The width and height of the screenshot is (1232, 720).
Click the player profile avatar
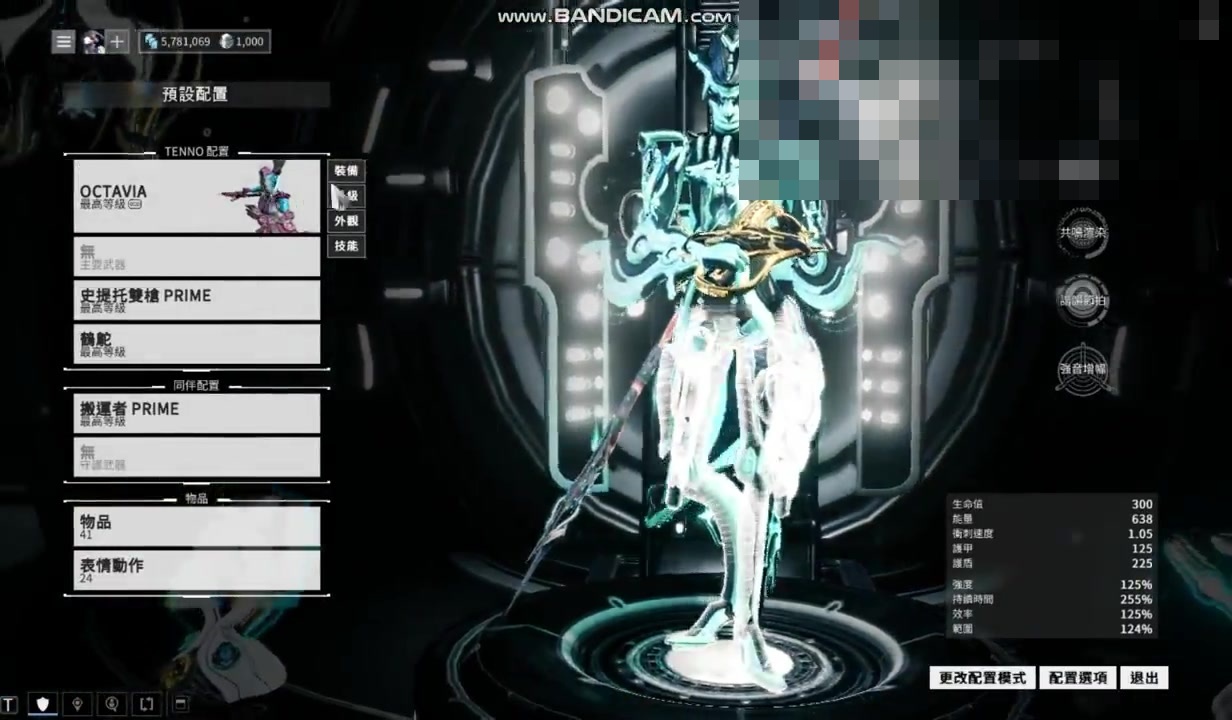[93, 42]
